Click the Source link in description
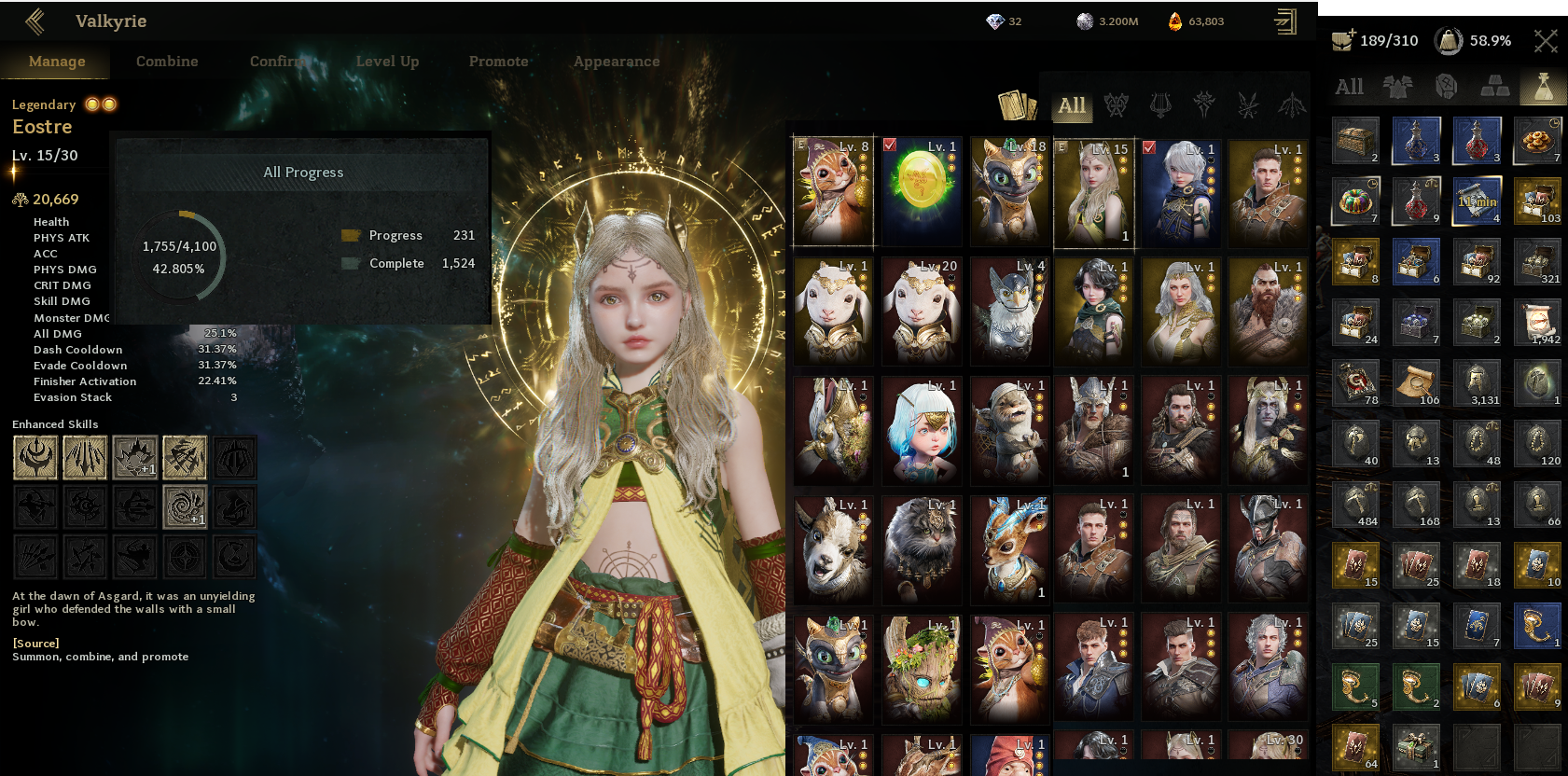Image resolution: width=1568 pixels, height=776 pixels. 35,644
